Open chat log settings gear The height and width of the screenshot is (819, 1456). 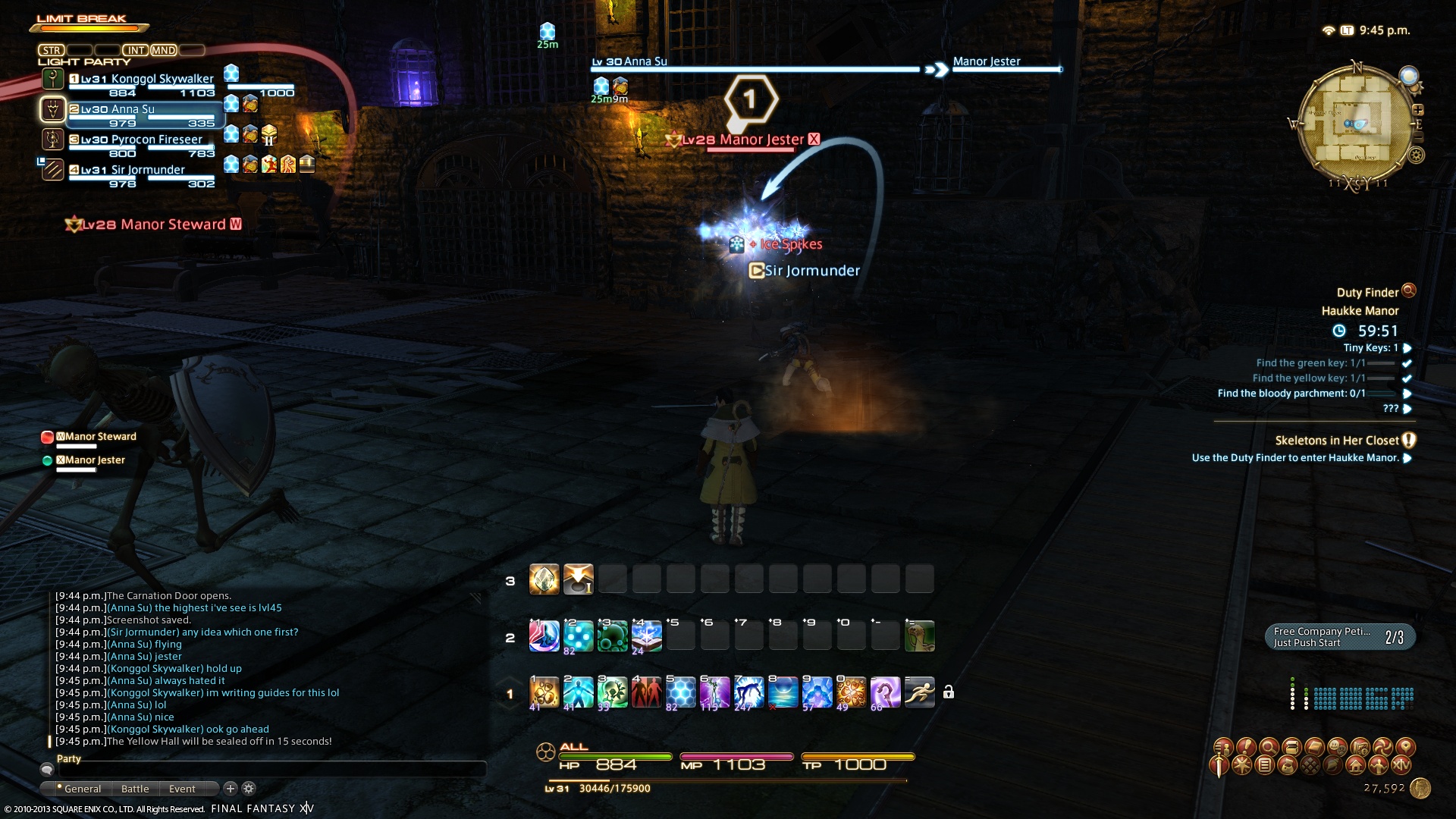[249, 789]
